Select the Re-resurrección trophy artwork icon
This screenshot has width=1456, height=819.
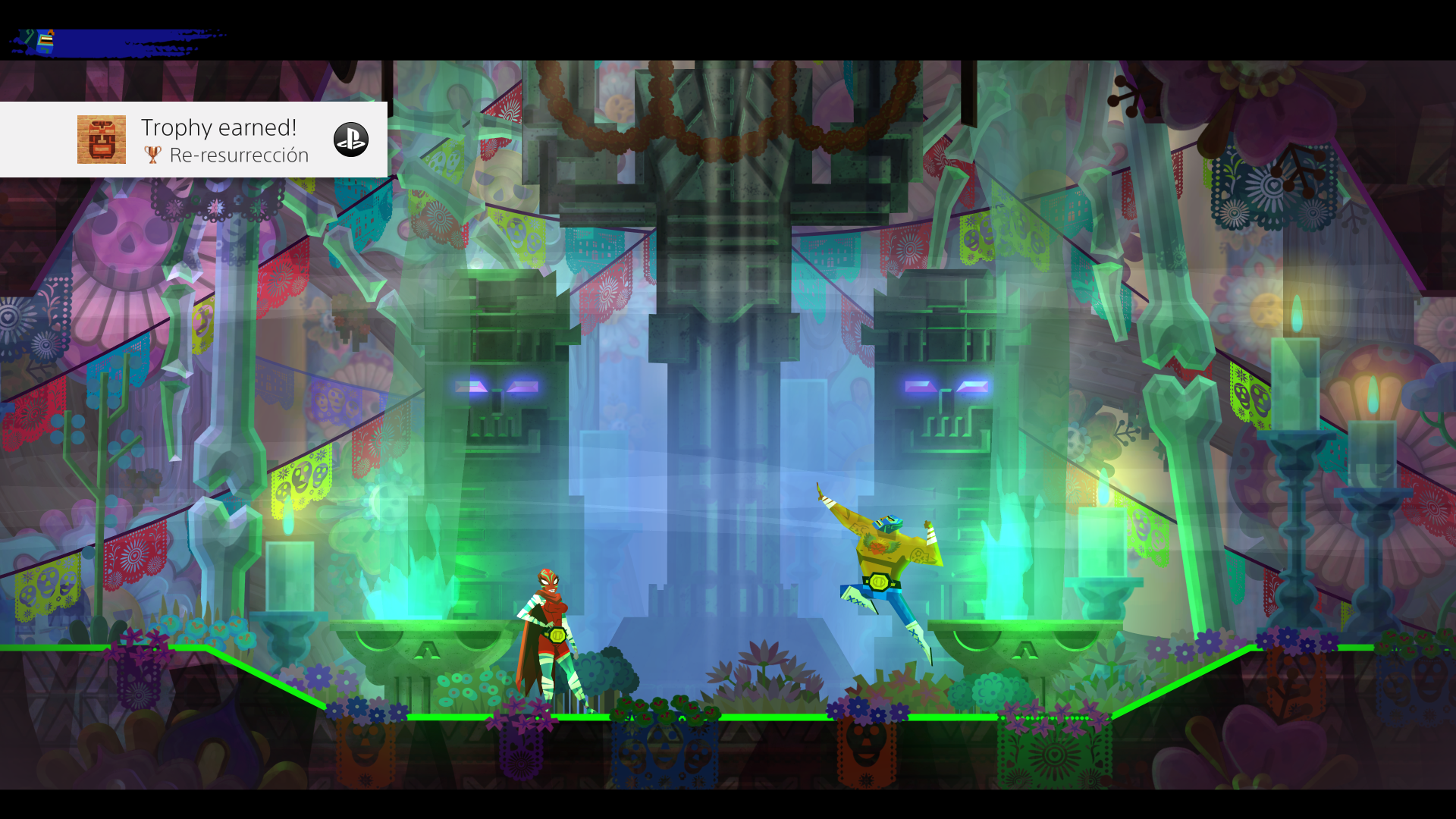101,139
